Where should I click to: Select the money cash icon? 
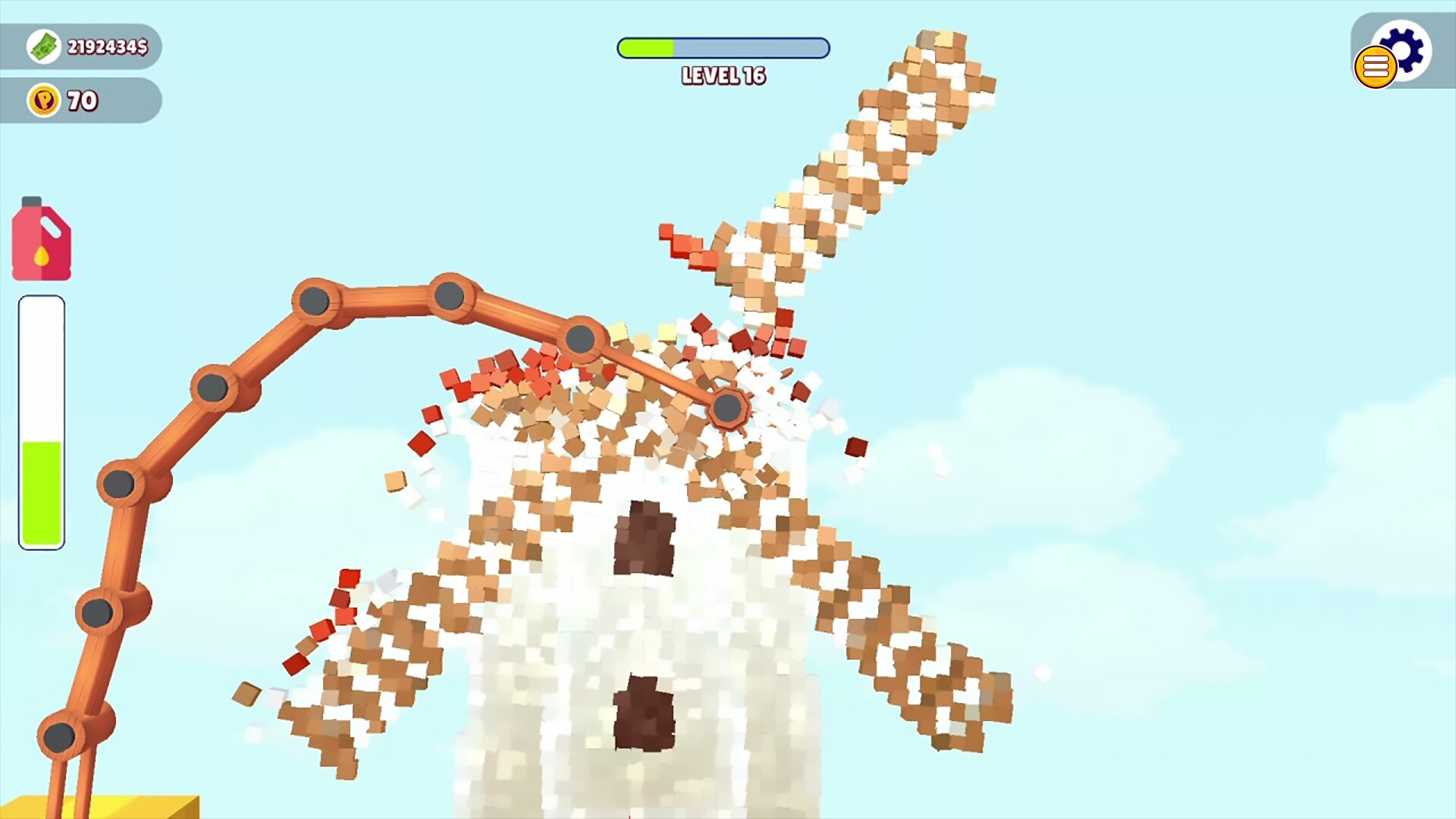coord(43,46)
